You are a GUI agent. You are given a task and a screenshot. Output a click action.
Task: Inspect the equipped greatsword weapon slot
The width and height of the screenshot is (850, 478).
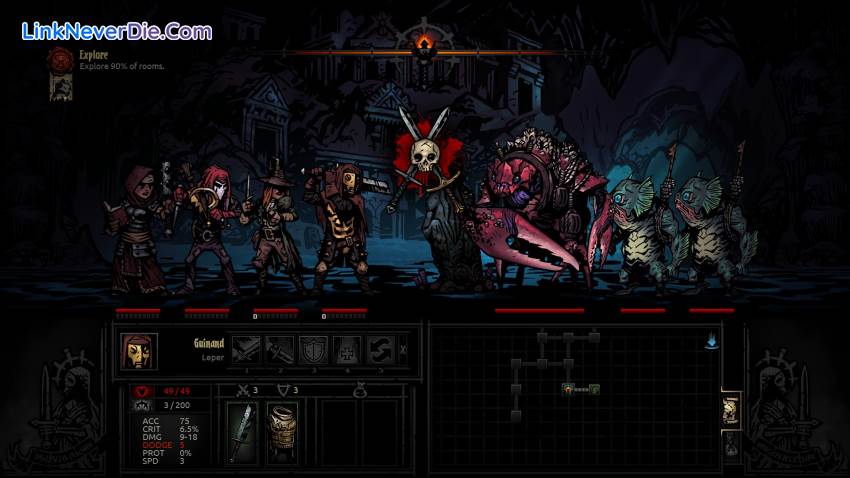241,433
